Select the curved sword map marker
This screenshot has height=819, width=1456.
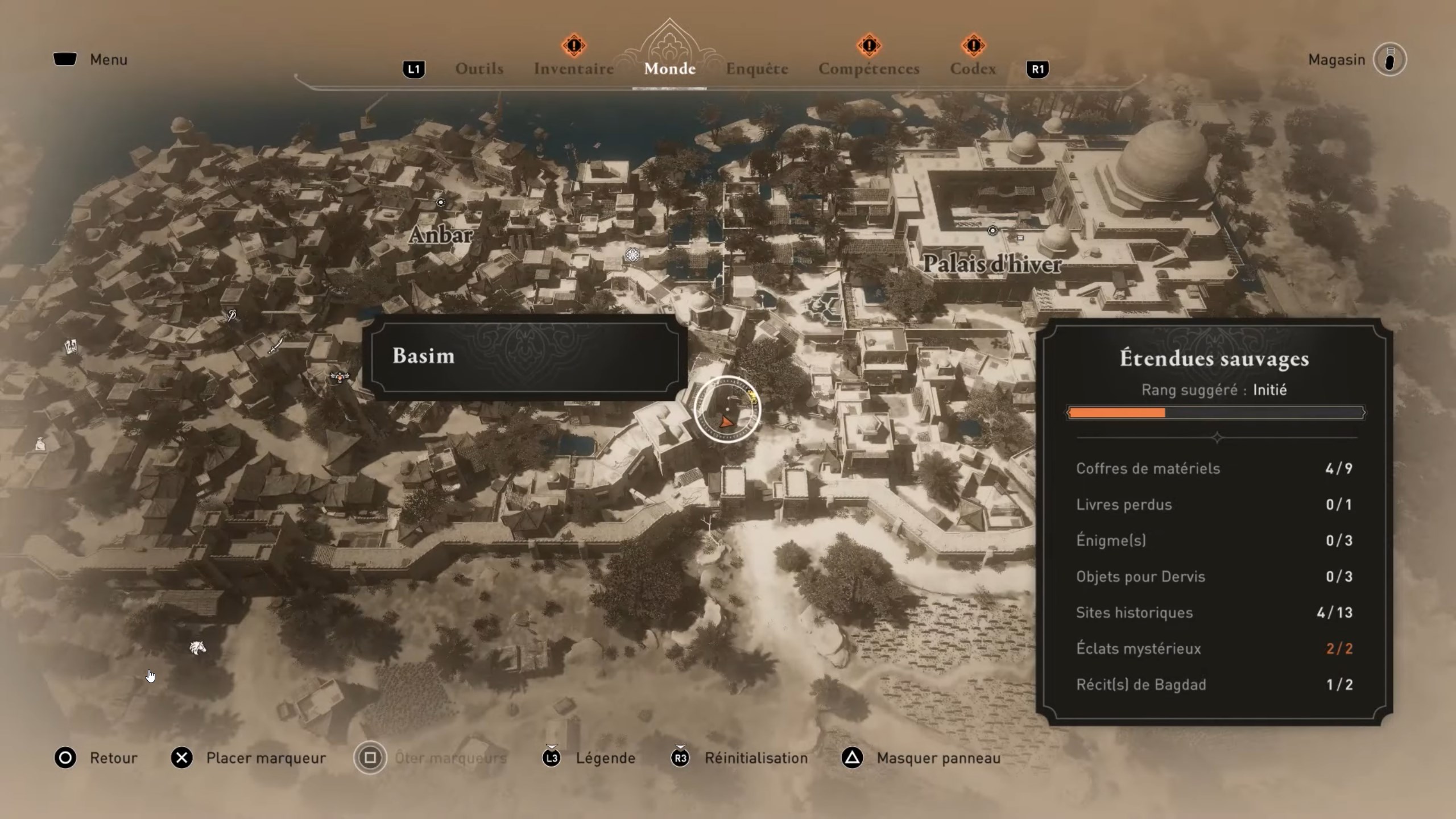pos(276,345)
